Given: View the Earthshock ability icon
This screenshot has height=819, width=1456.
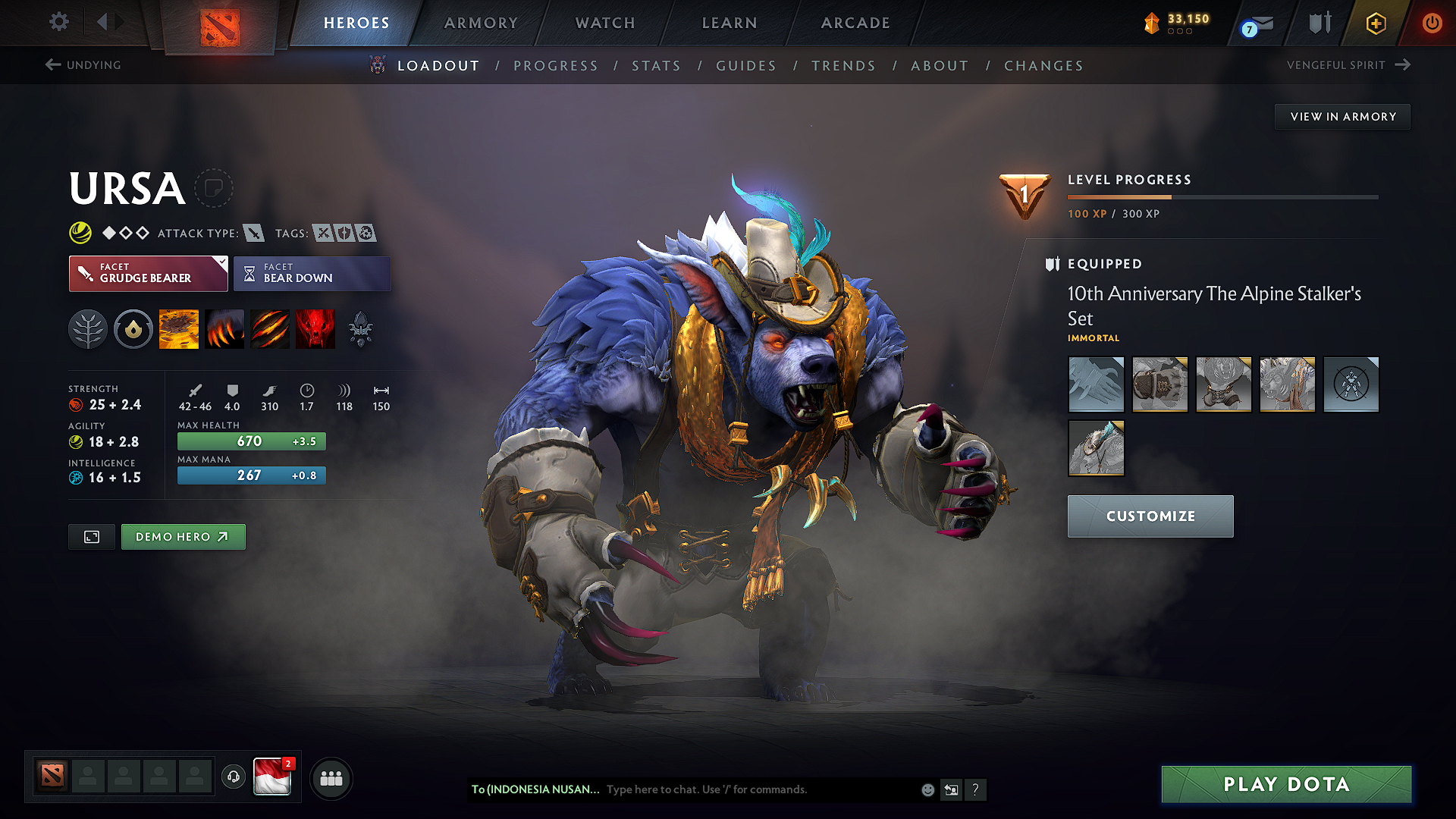Looking at the screenshot, I should click(179, 328).
